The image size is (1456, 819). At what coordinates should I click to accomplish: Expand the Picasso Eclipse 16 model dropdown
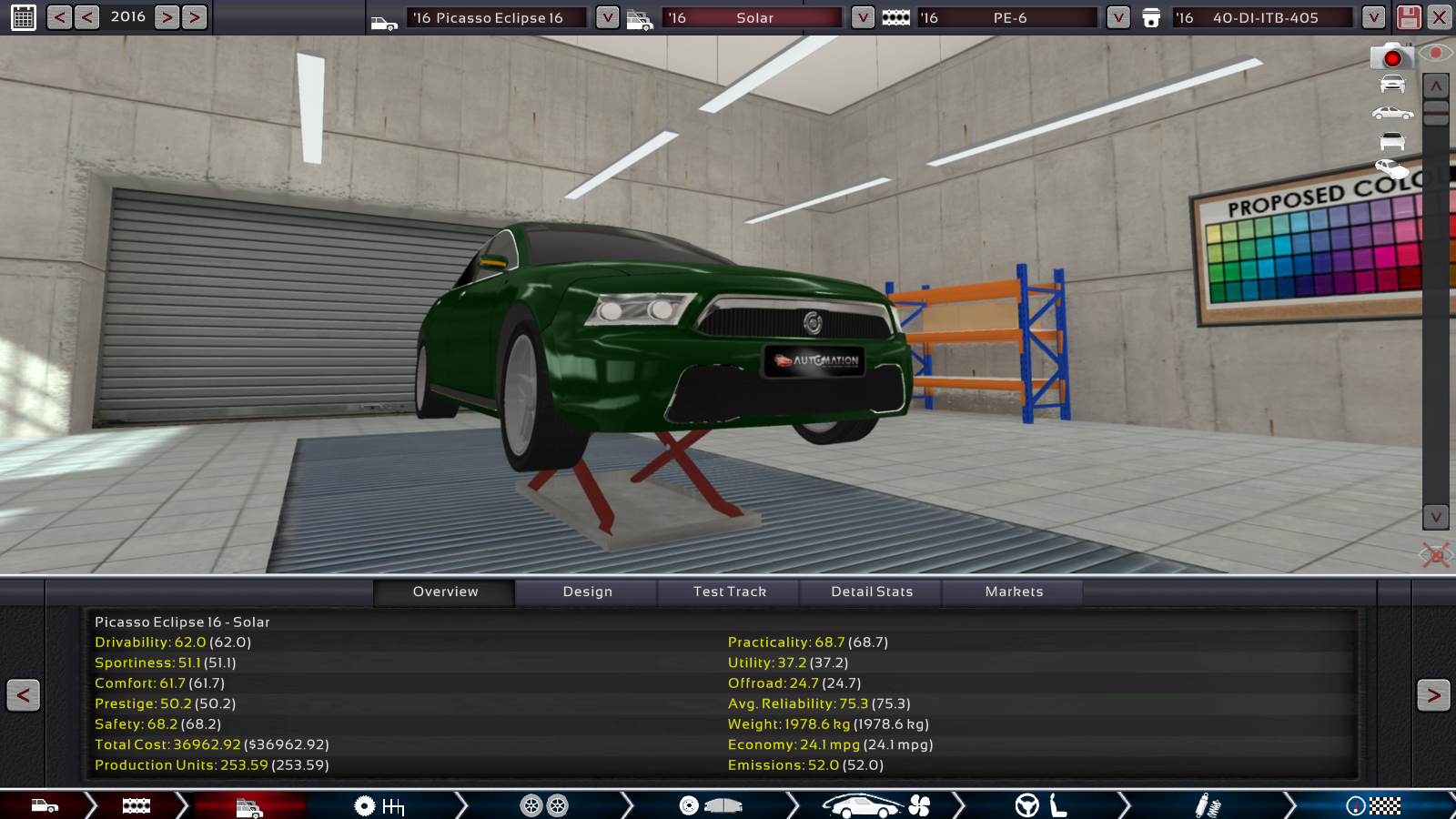coord(607,17)
